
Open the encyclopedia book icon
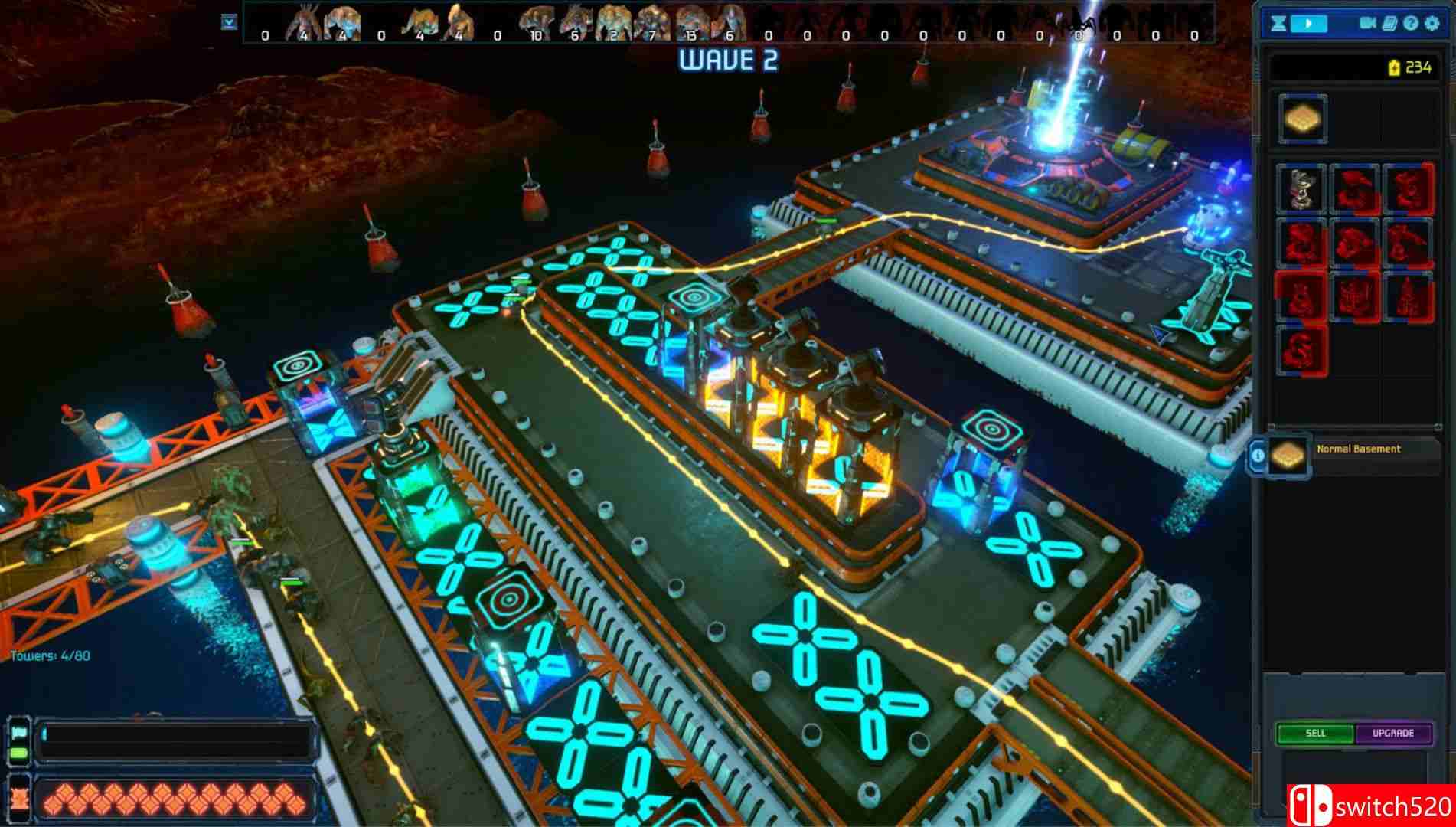point(1389,23)
